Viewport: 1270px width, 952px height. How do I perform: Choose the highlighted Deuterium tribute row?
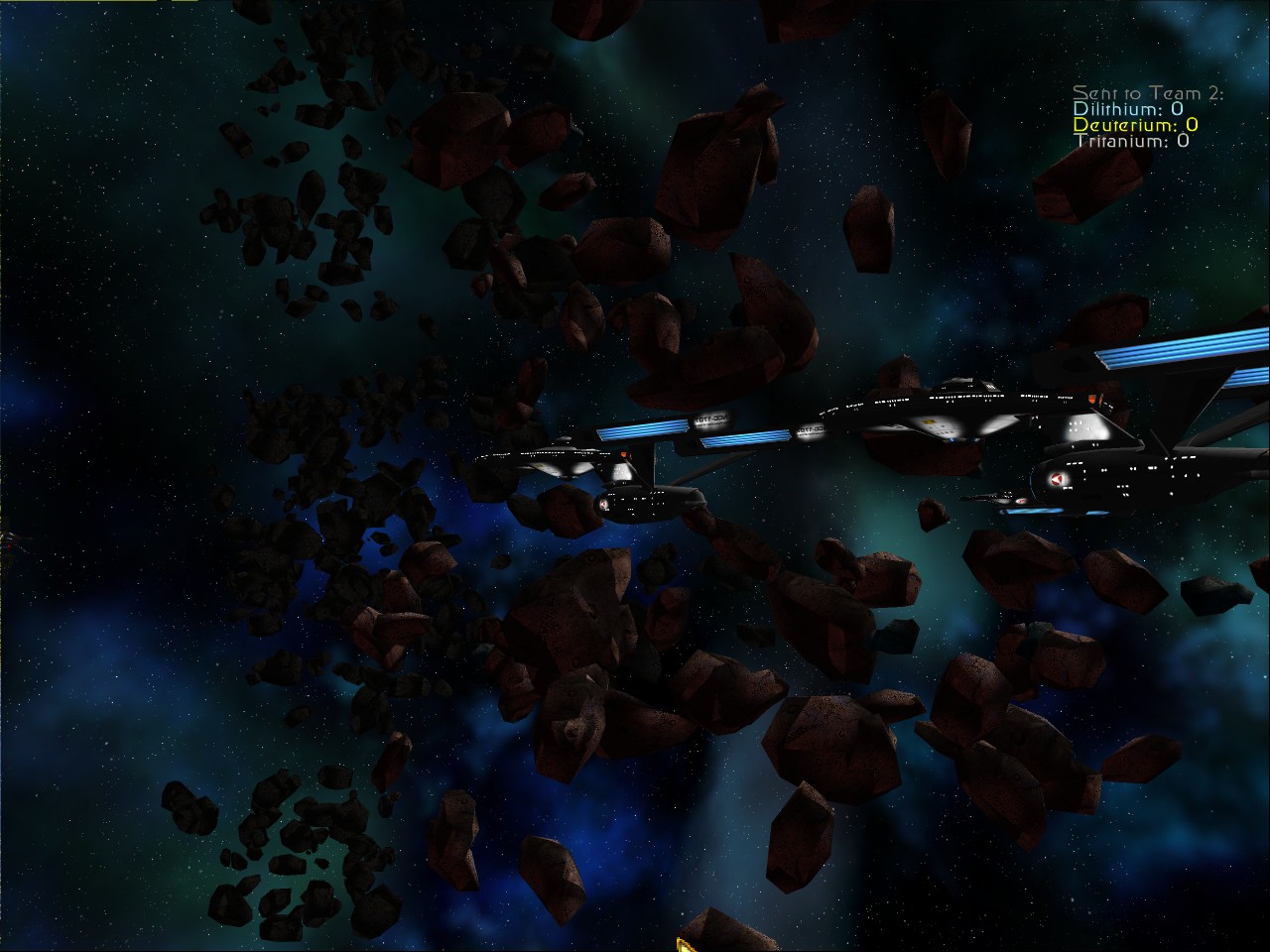[x=1135, y=125]
